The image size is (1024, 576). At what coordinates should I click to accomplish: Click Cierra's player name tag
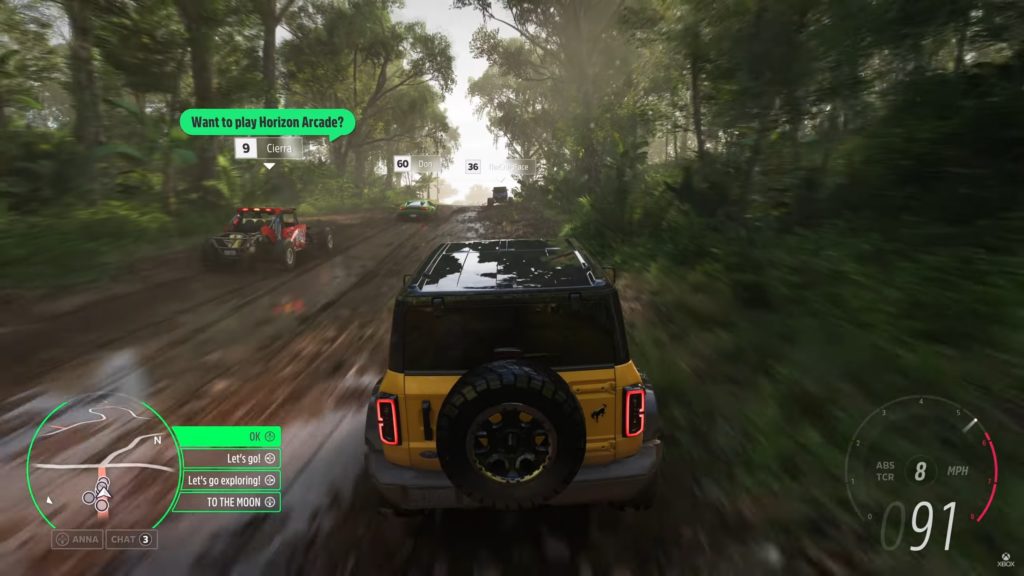pyautogui.click(x=268, y=149)
